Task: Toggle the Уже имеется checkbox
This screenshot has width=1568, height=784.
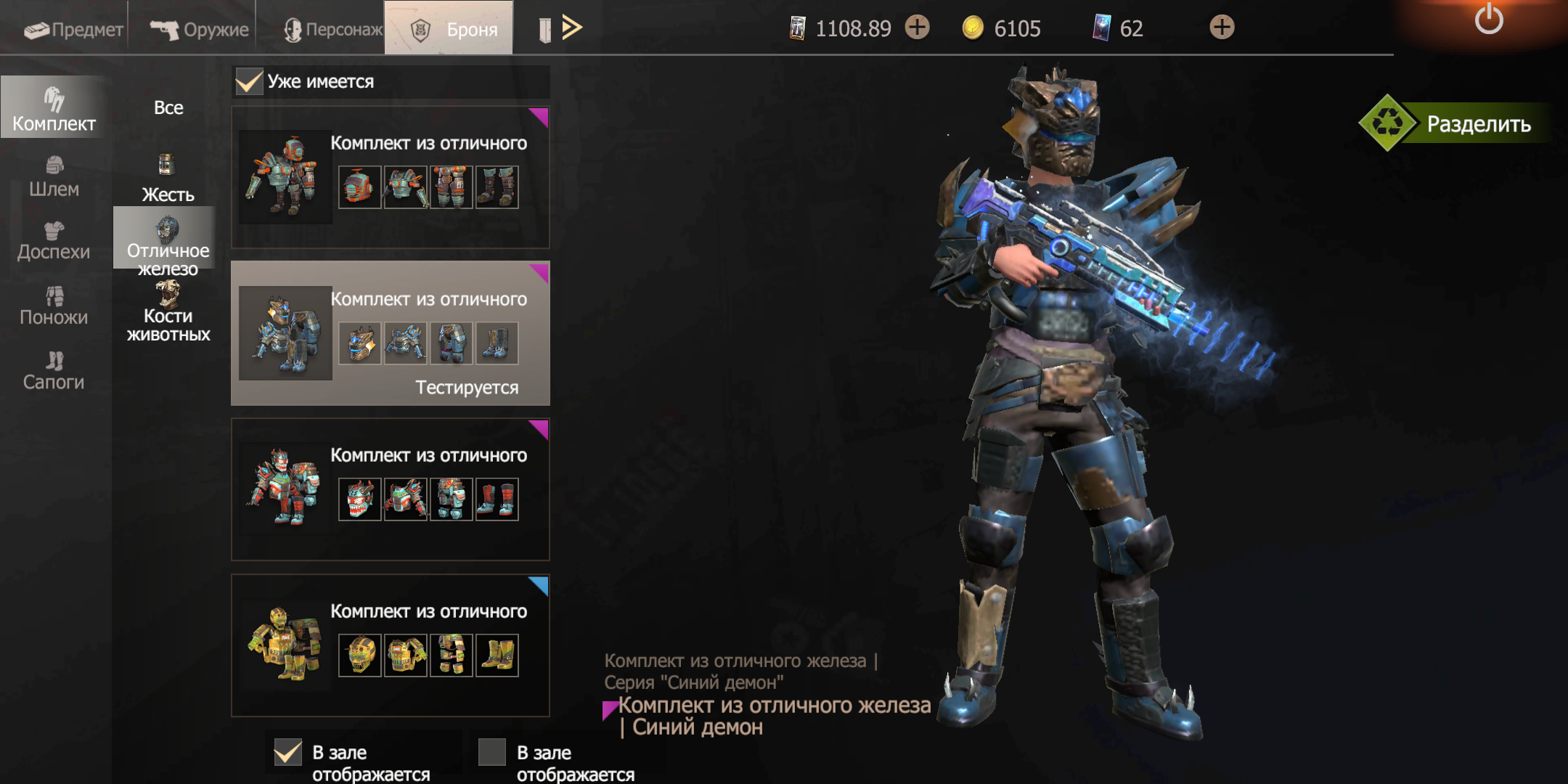Action: 249,81
